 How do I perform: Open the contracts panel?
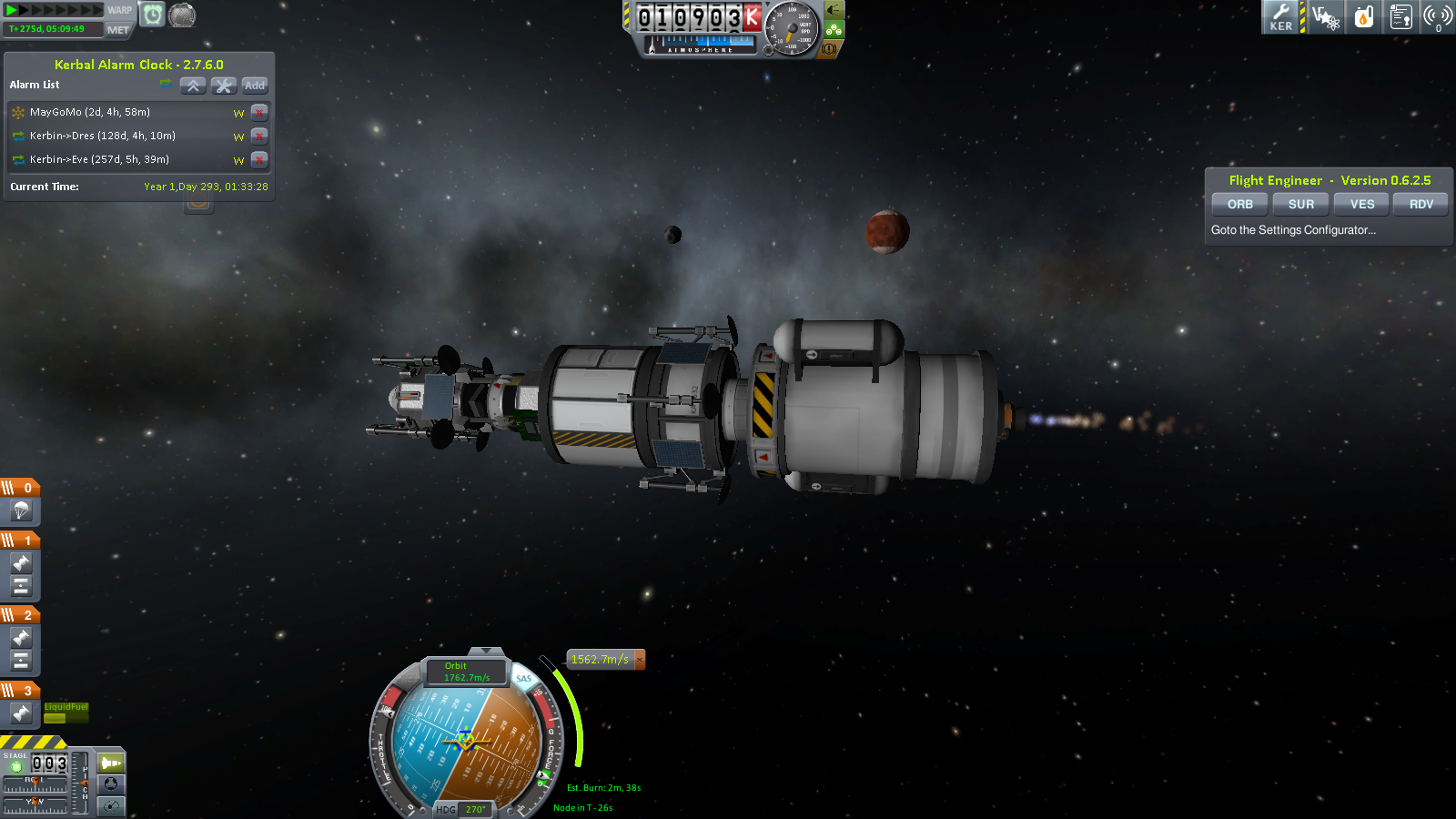point(1400,16)
